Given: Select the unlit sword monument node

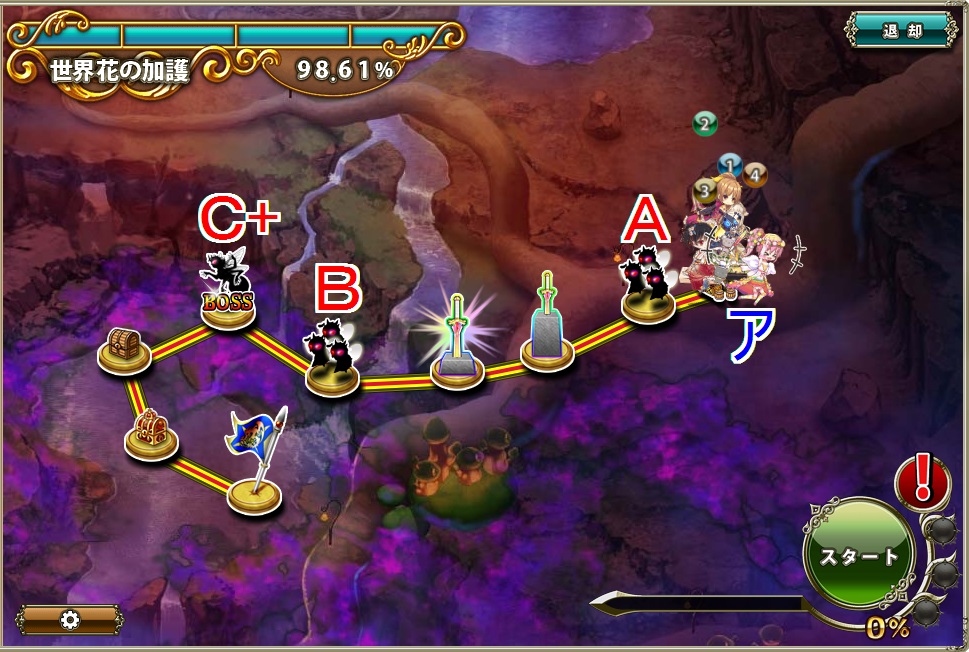Looking at the screenshot, I should click(x=546, y=326).
